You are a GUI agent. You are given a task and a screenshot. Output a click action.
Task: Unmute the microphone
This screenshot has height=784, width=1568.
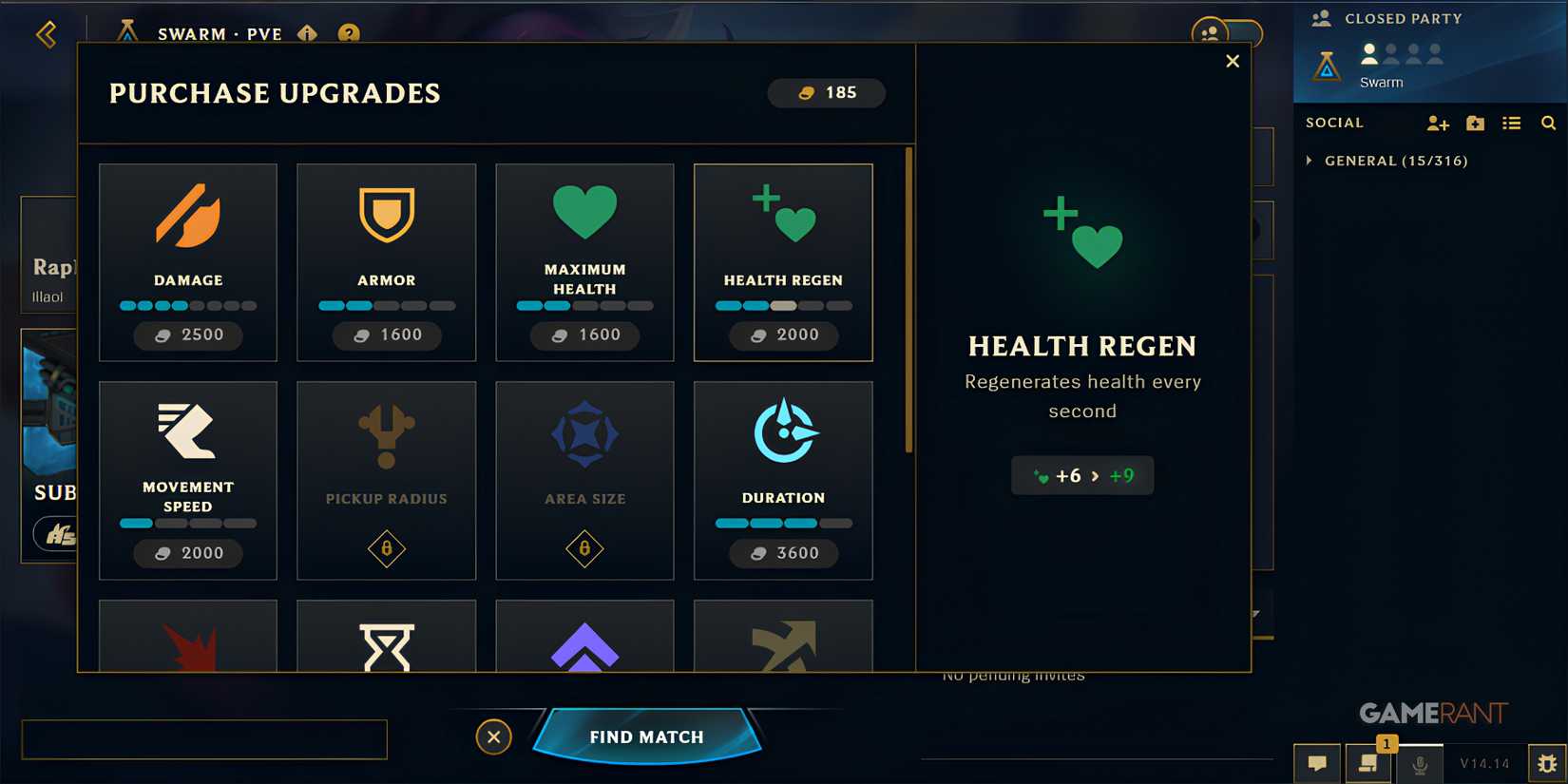1422,762
